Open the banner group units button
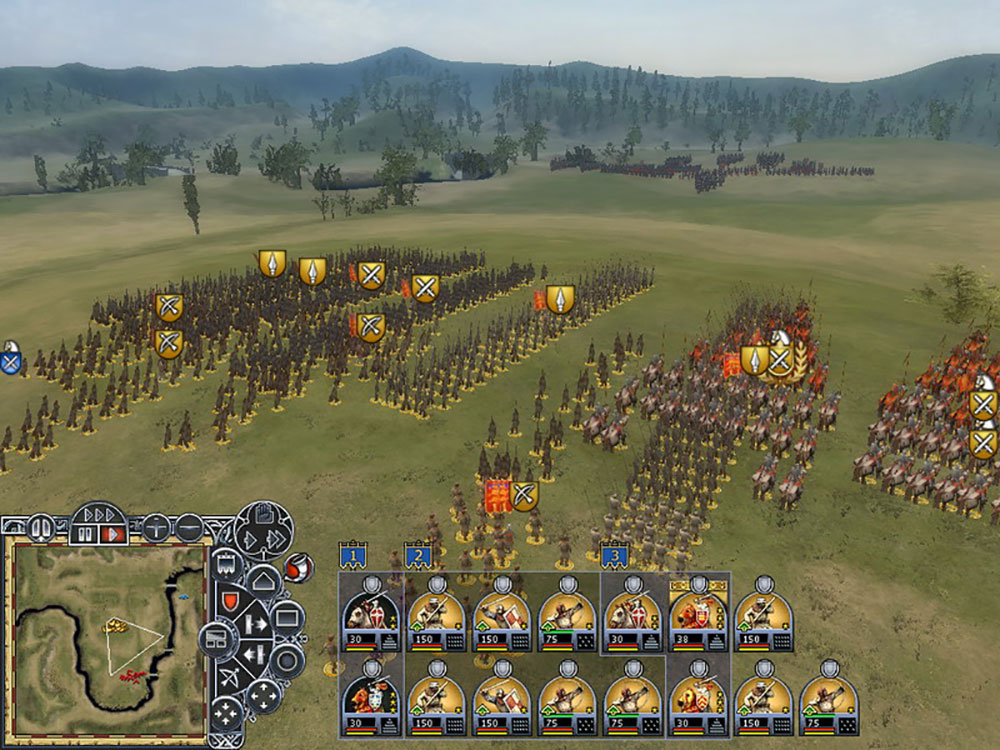The height and width of the screenshot is (750, 1000). 227,564
